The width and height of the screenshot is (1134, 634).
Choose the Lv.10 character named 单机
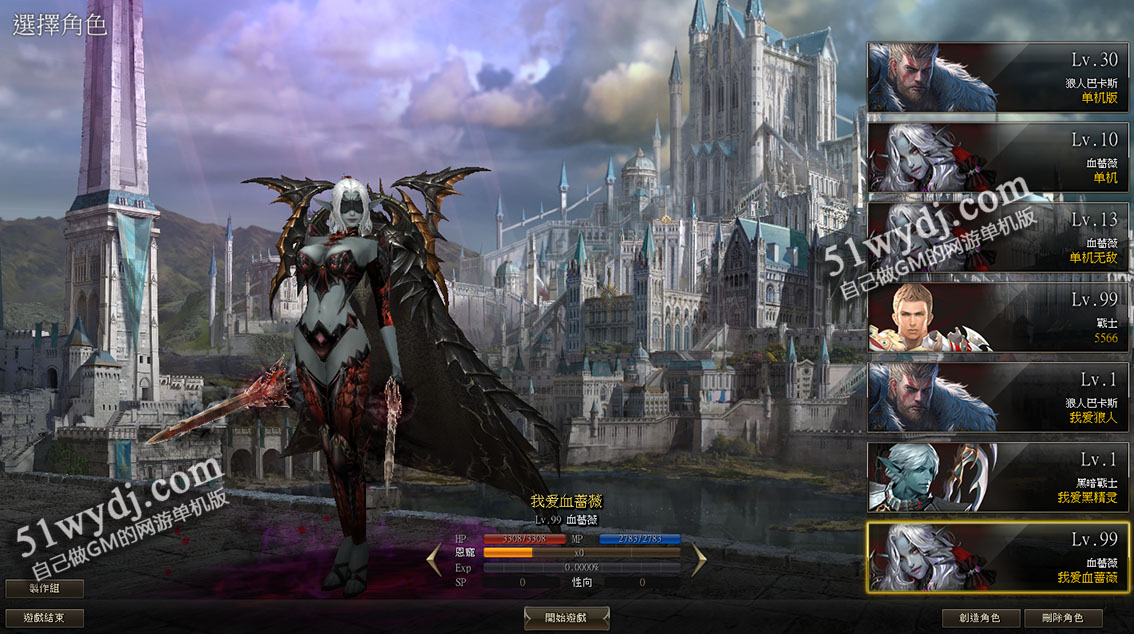point(999,157)
